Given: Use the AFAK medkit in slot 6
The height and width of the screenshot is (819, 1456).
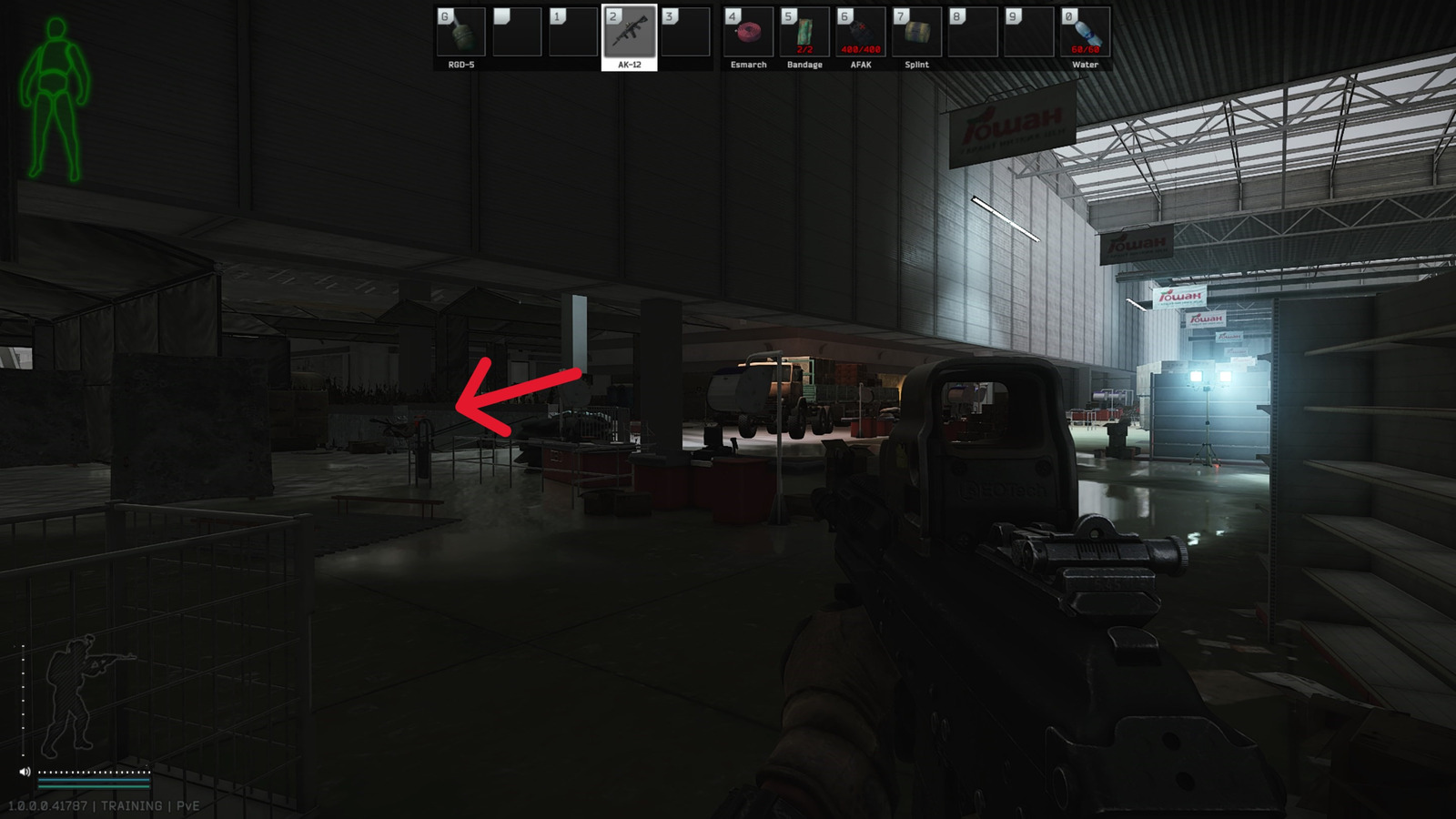Looking at the screenshot, I should (859, 32).
